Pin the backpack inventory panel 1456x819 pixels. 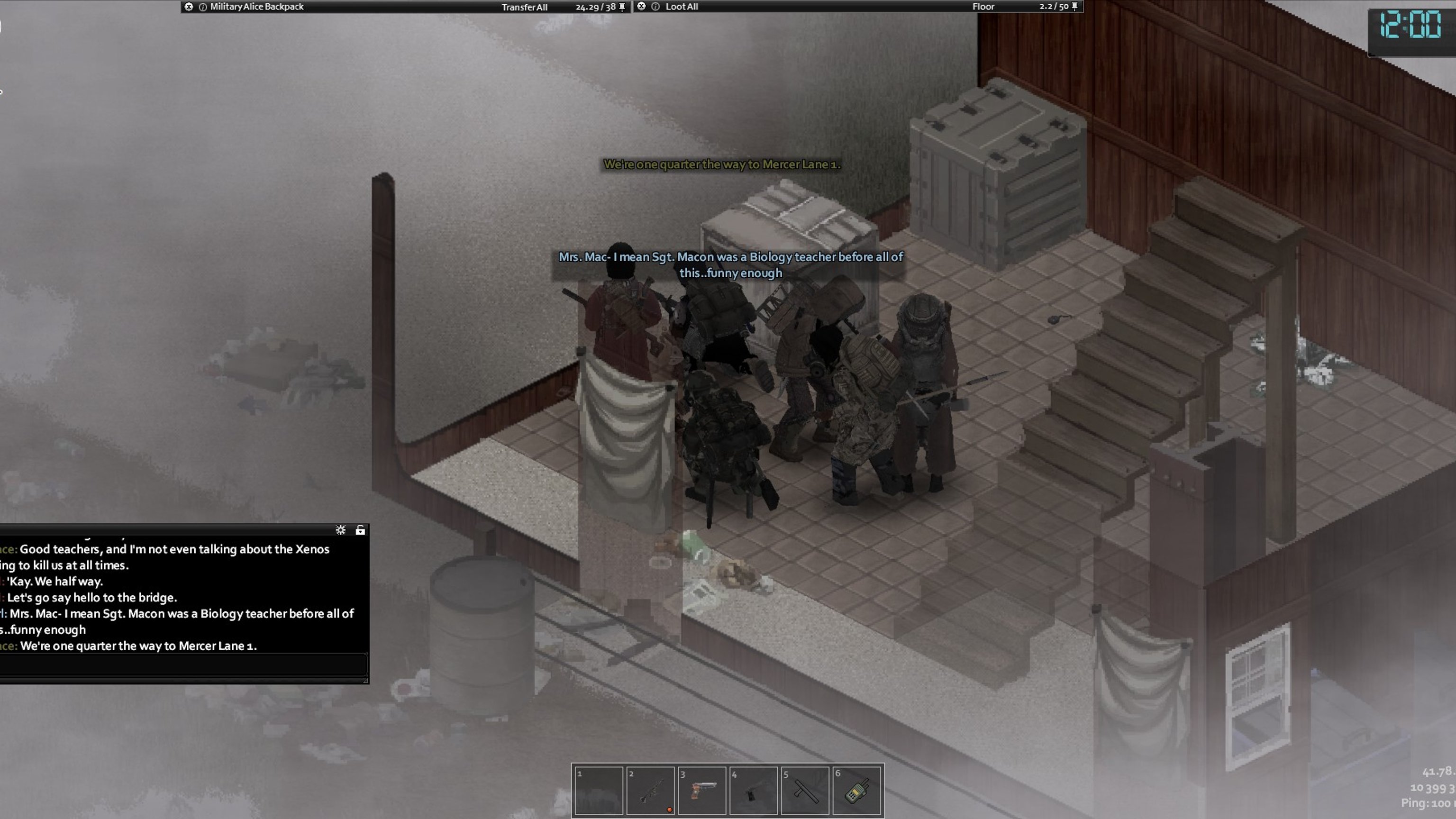tap(622, 7)
